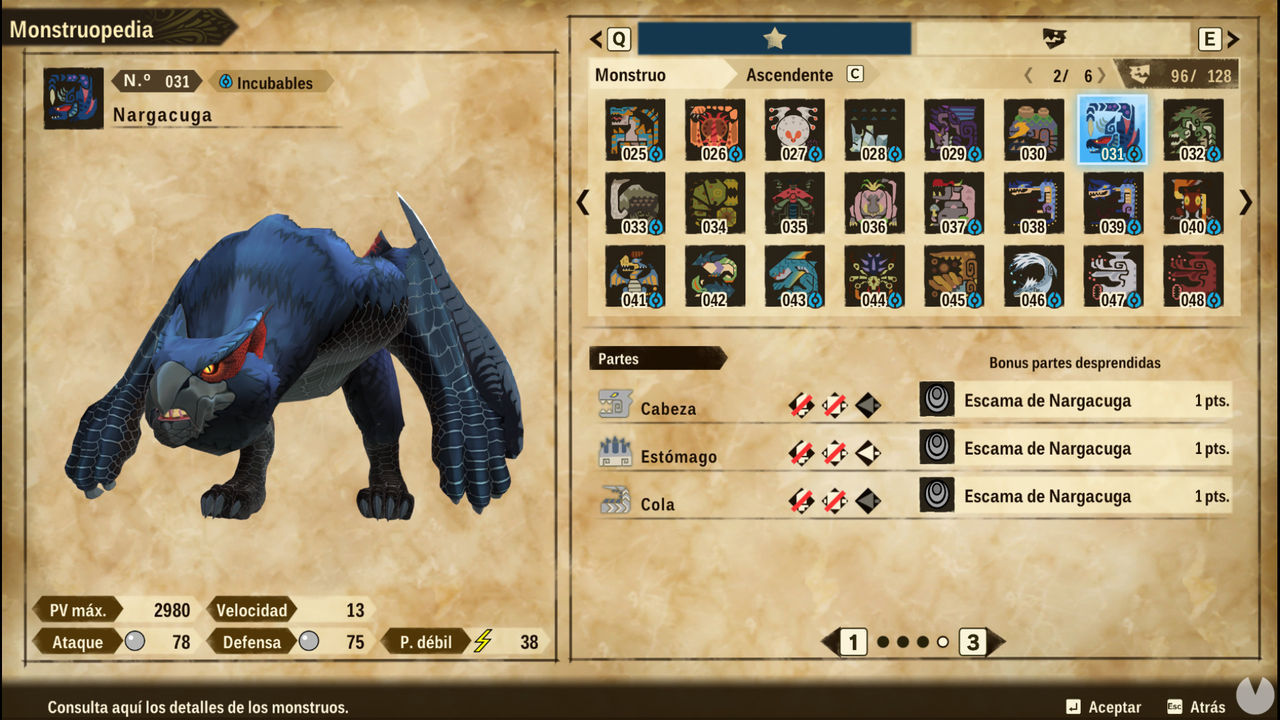Select the Nargacuga icon numbered 031

[x=1111, y=130]
